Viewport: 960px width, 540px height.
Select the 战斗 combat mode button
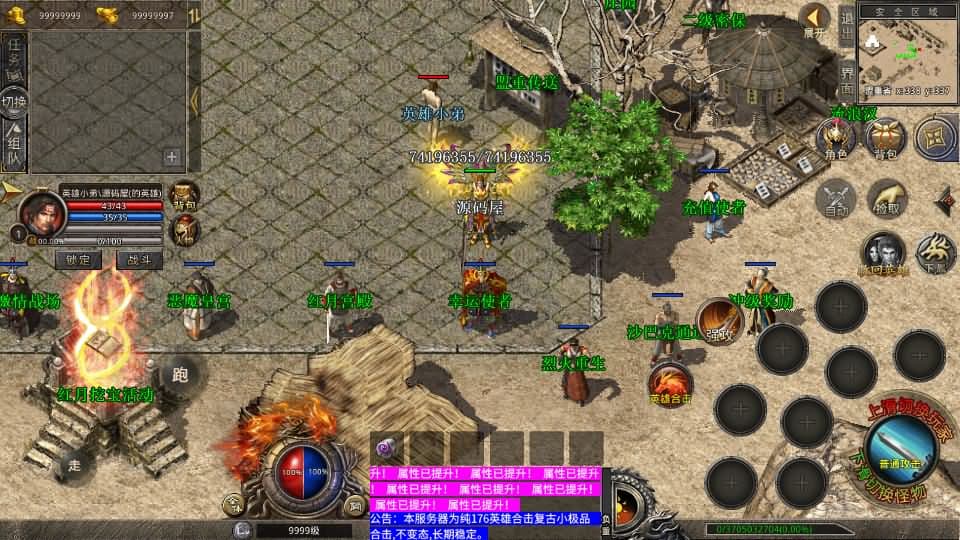(139, 260)
